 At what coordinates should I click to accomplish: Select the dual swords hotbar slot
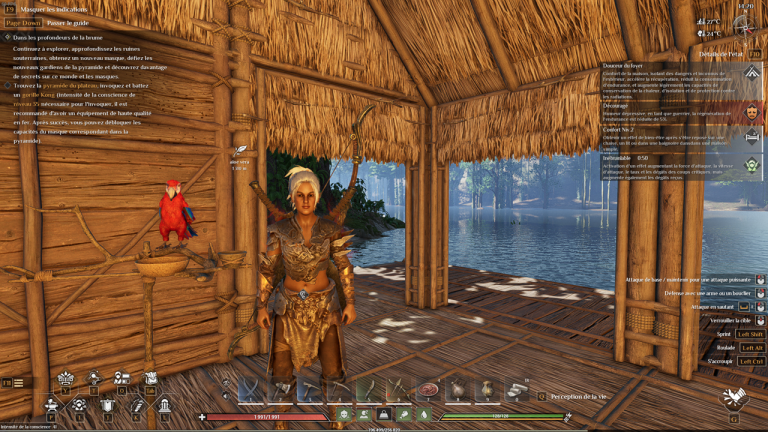(249, 389)
